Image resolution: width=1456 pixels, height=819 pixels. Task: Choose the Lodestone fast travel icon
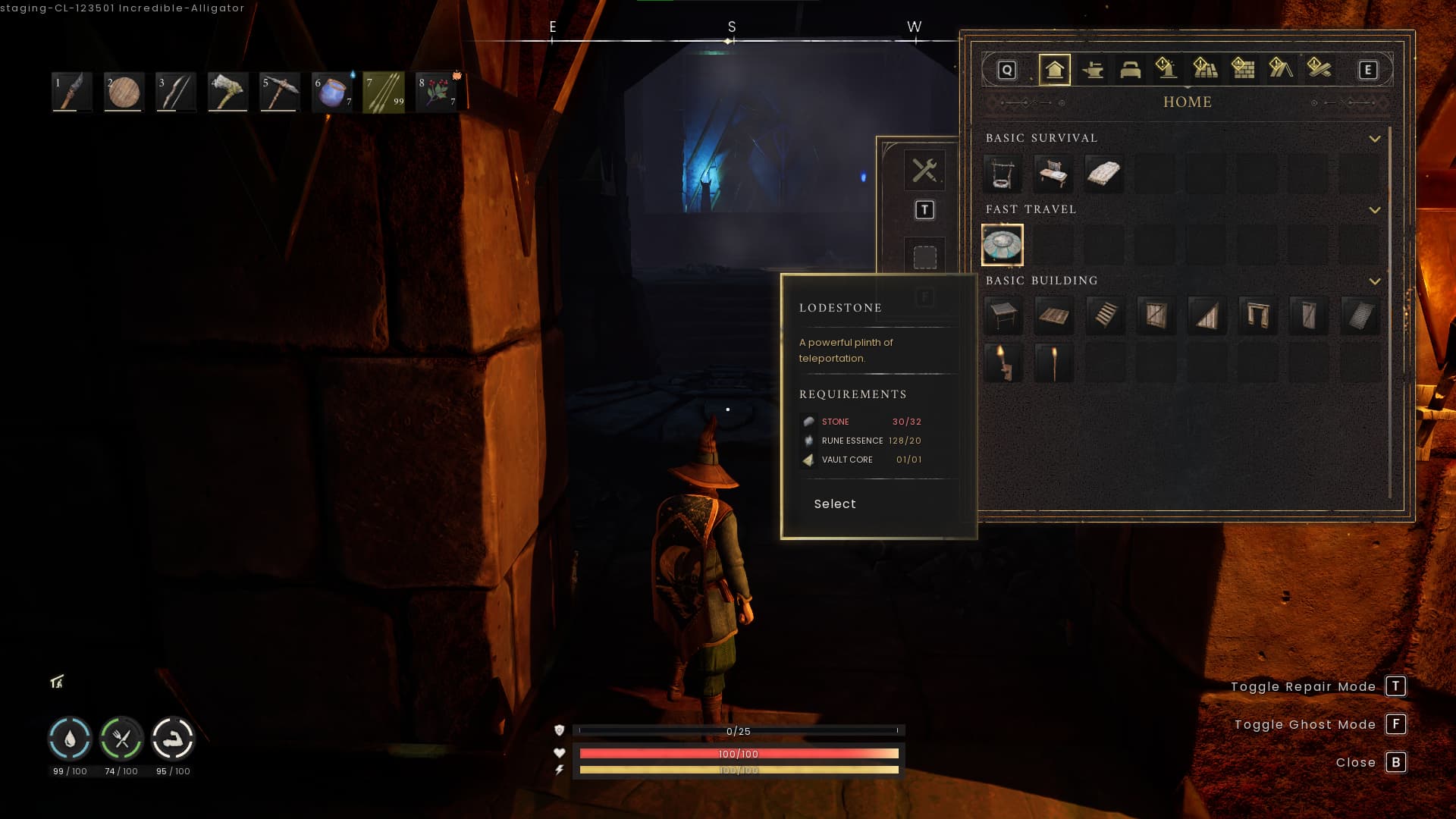tap(1002, 245)
